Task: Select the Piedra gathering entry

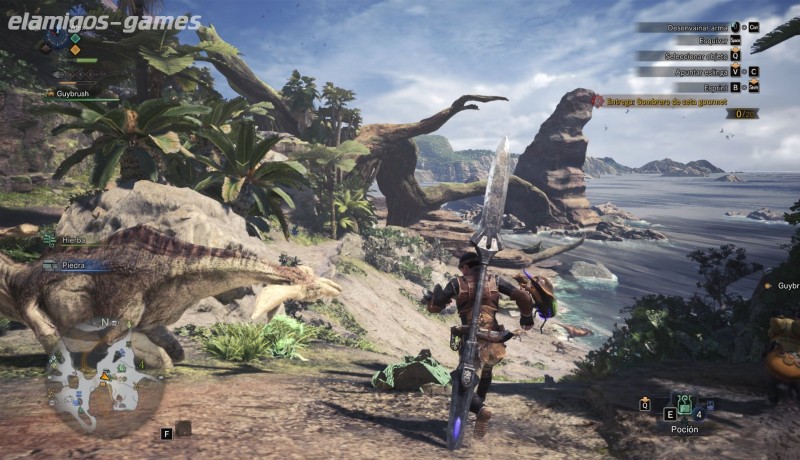Action: pyautogui.click(x=74, y=265)
